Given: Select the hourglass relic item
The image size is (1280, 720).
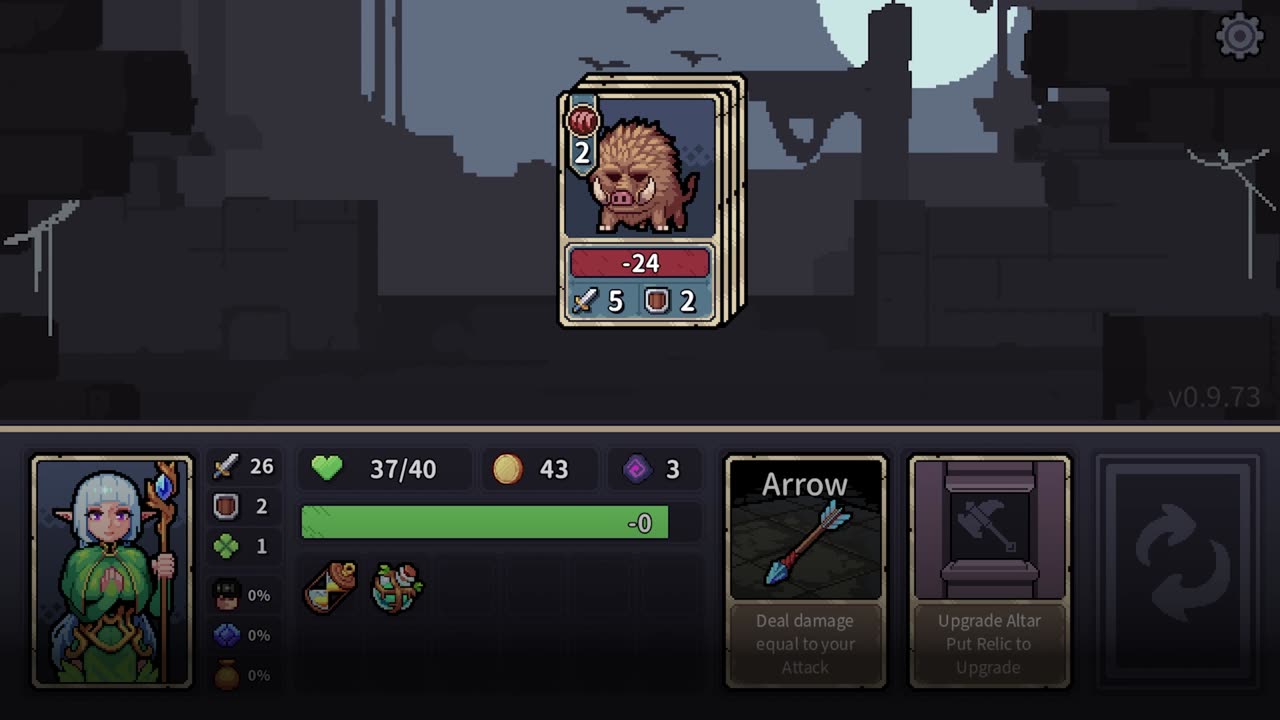Looking at the screenshot, I should (331, 586).
